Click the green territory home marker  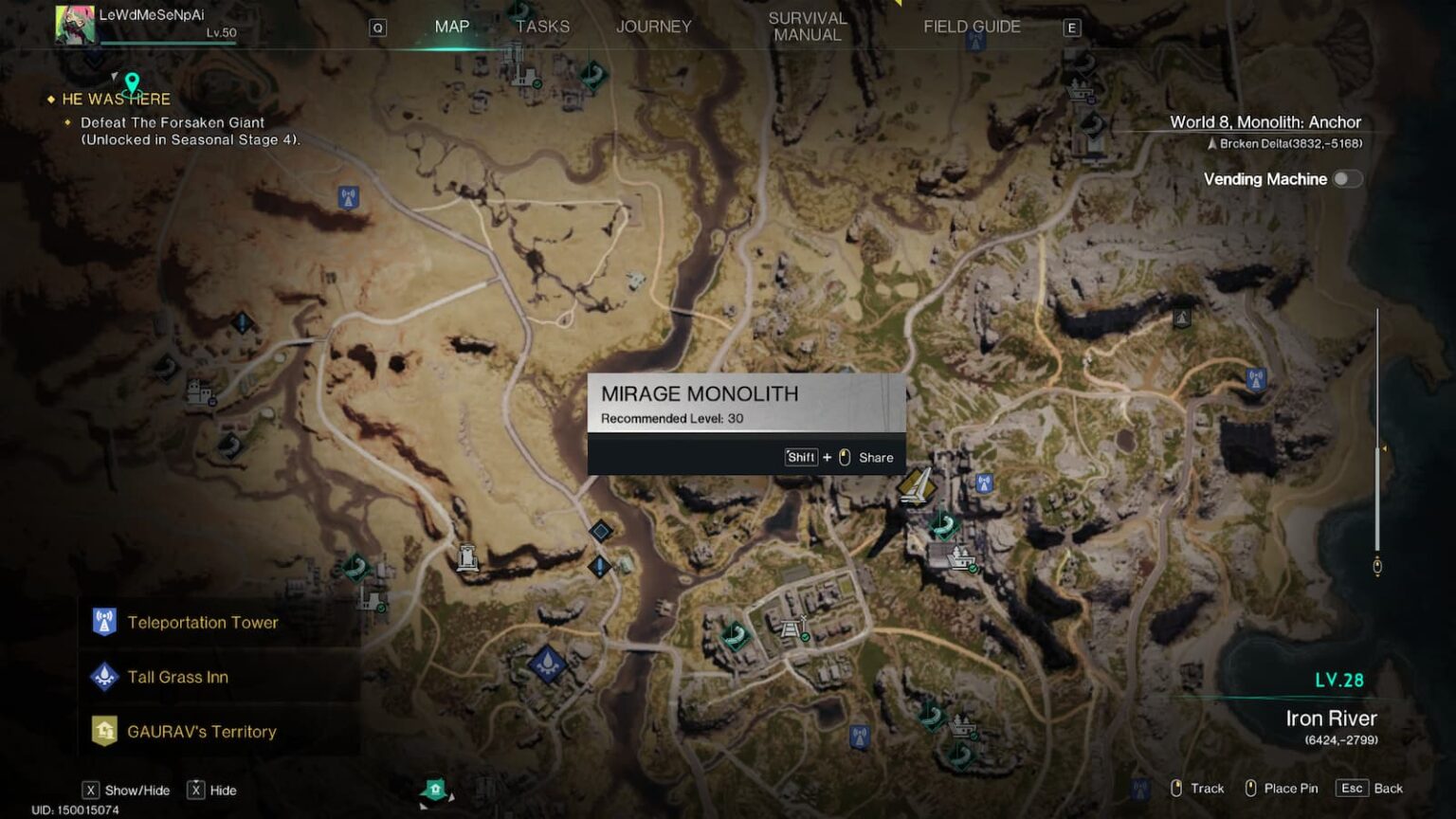pos(435,789)
